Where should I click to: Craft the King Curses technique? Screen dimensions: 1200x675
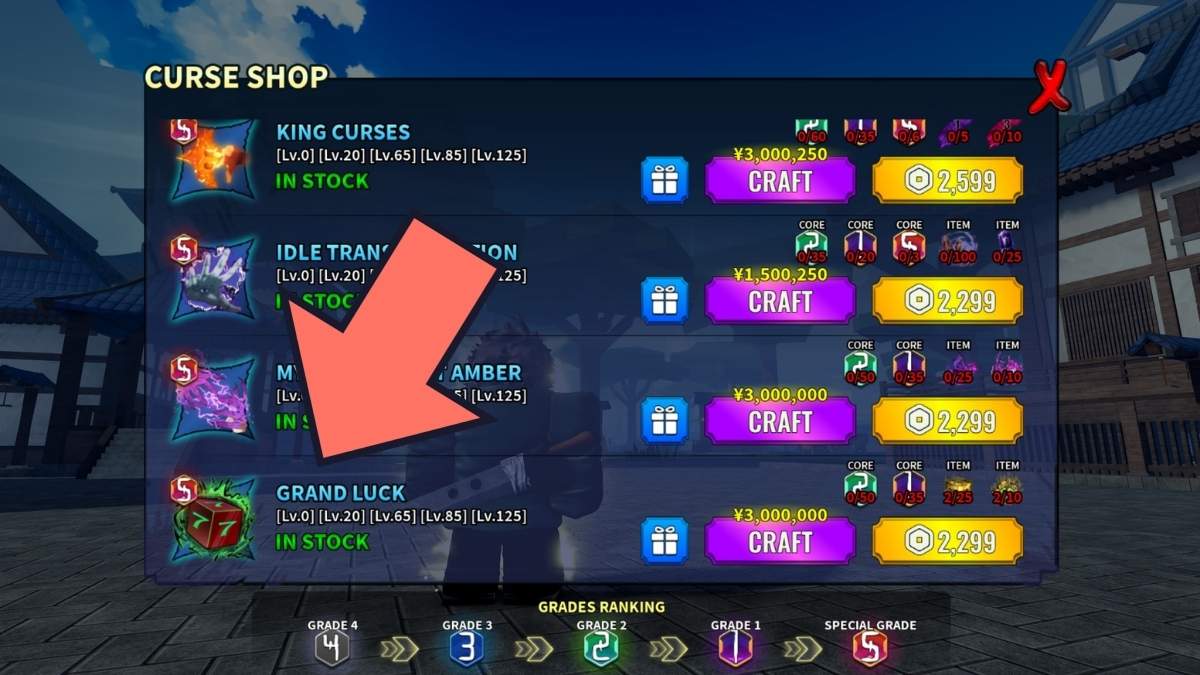coord(780,181)
